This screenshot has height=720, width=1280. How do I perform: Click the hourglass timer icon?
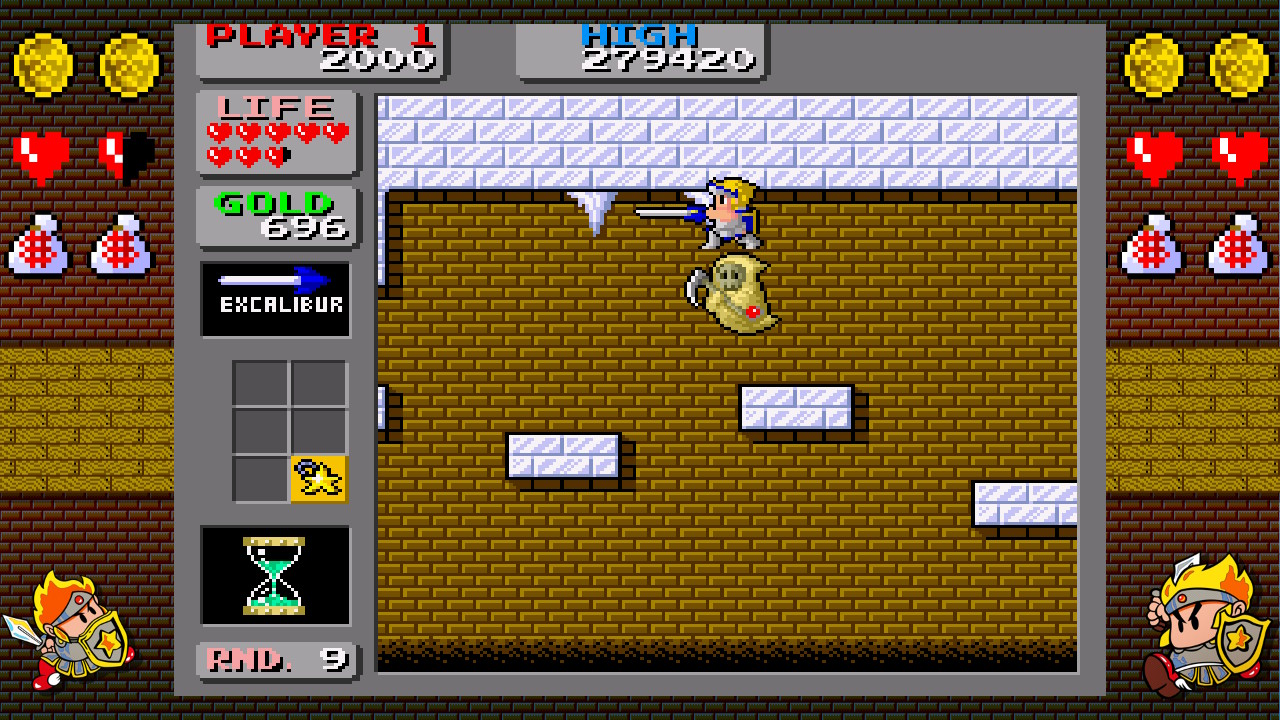[275, 575]
